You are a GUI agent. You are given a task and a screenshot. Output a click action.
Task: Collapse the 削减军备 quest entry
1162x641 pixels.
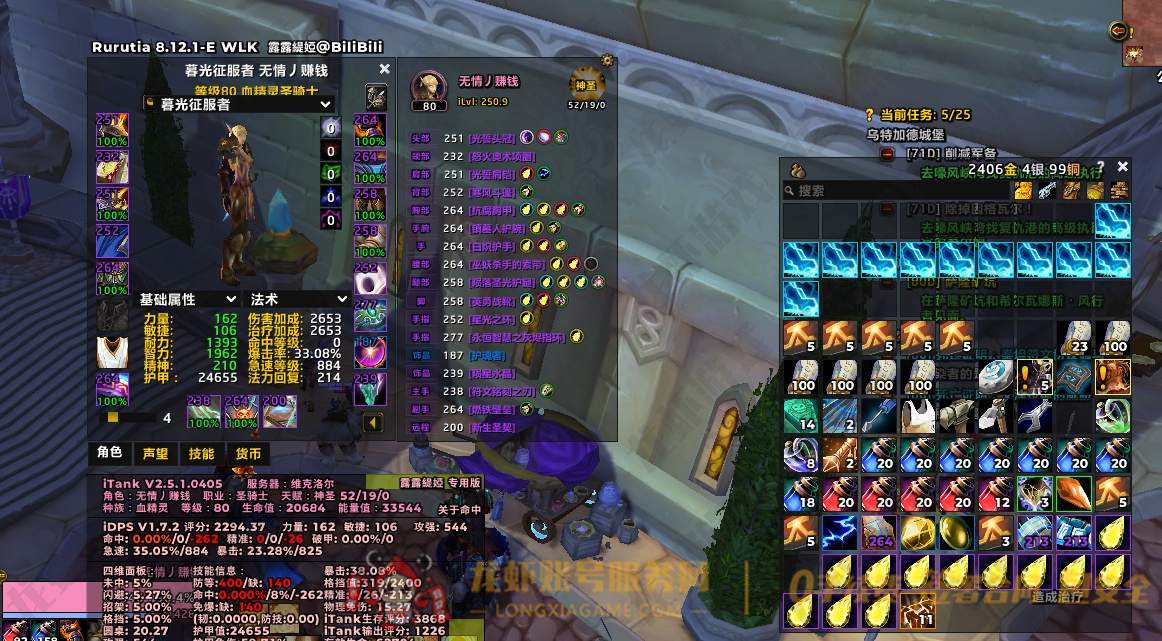point(887,154)
